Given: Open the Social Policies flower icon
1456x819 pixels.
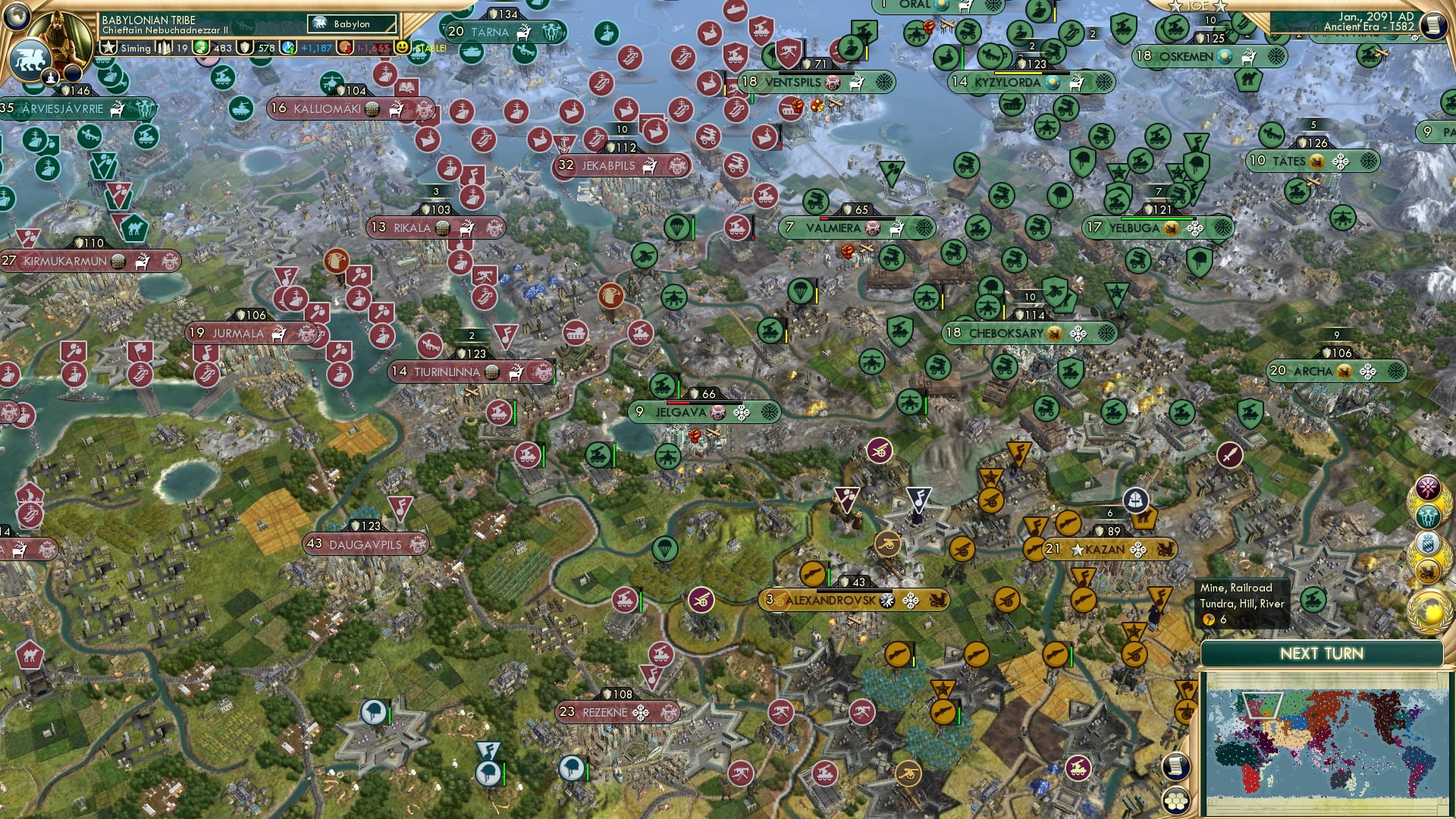Looking at the screenshot, I should pyautogui.click(x=1428, y=487).
